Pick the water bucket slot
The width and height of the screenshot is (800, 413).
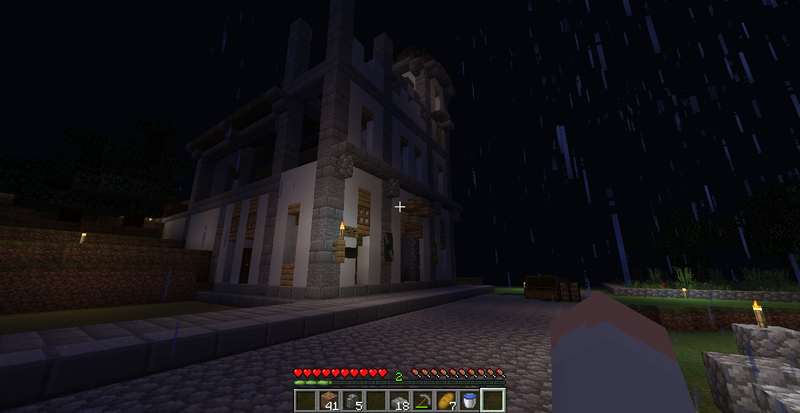pyautogui.click(x=468, y=402)
